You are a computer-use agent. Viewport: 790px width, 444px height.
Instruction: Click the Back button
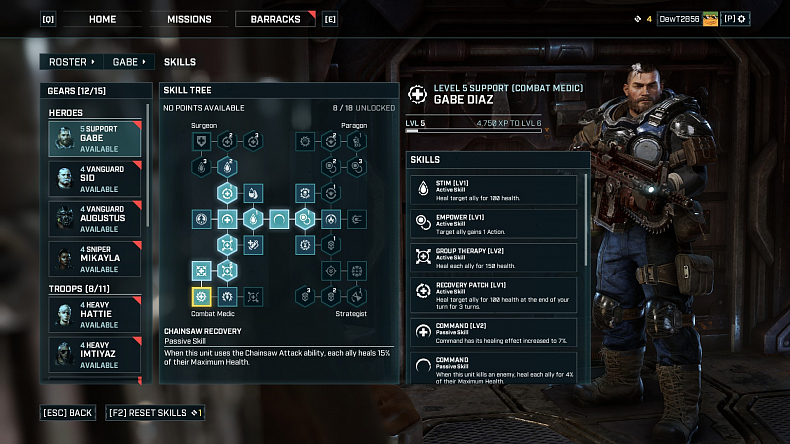pyautogui.click(x=68, y=413)
